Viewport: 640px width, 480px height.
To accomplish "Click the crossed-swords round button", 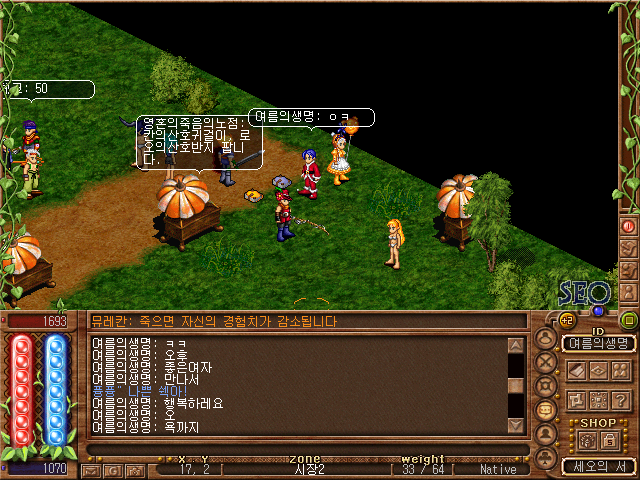I will (546, 362).
